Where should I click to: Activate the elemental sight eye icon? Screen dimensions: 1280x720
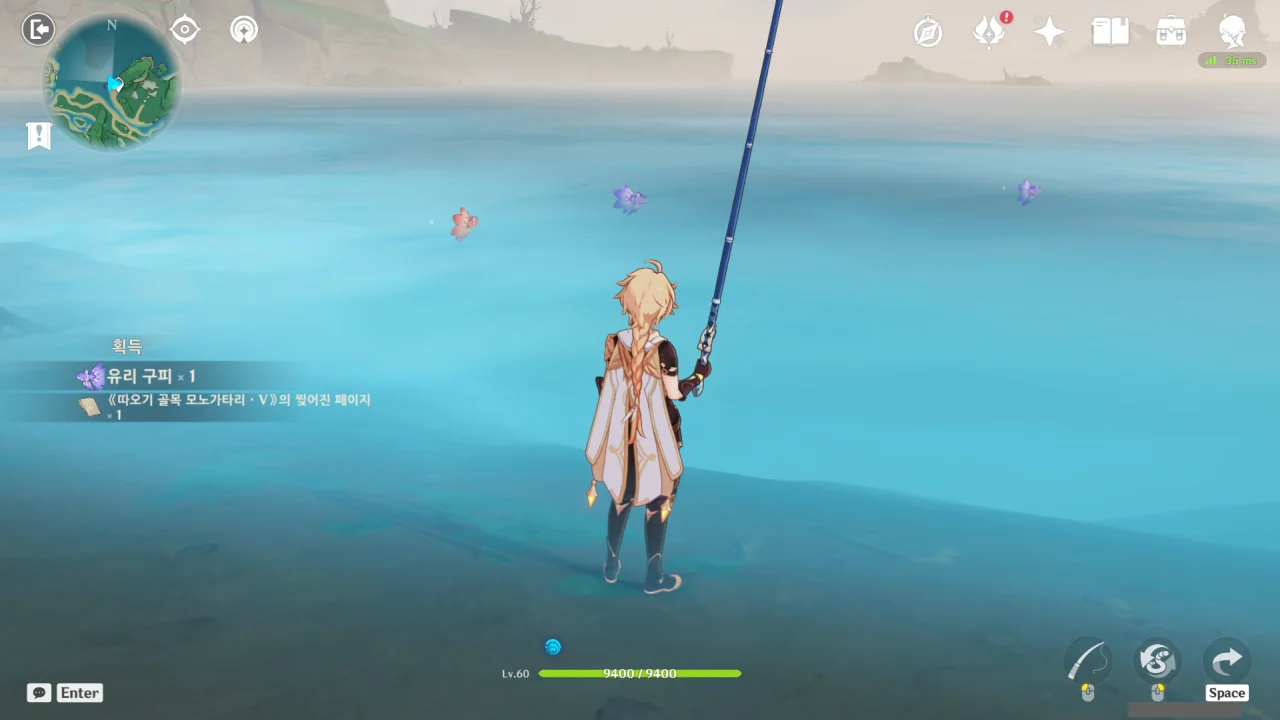pyautogui.click(x=185, y=30)
